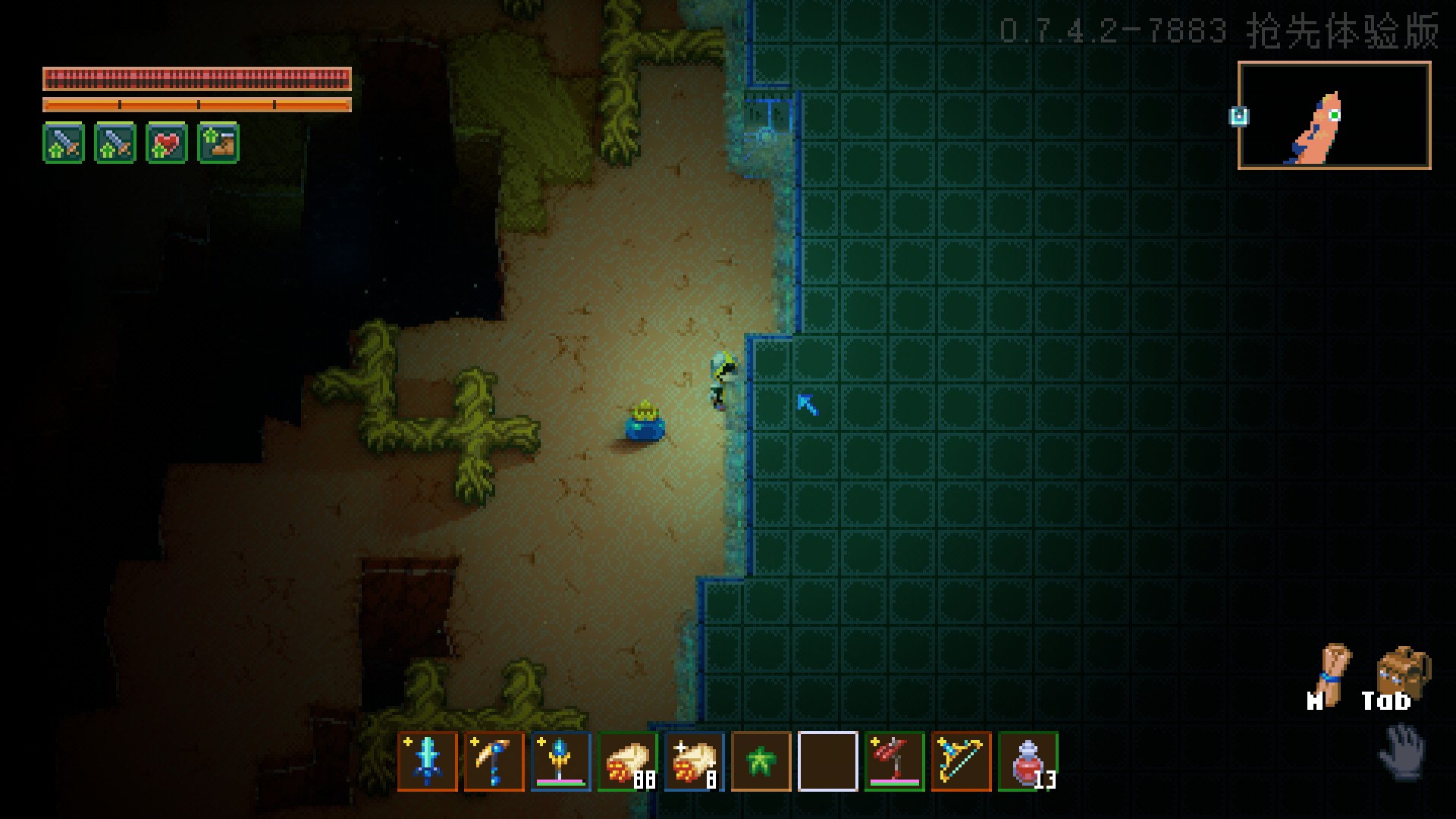The image size is (1456, 819).
Task: Select the food stack of 88
Action: pos(628,761)
